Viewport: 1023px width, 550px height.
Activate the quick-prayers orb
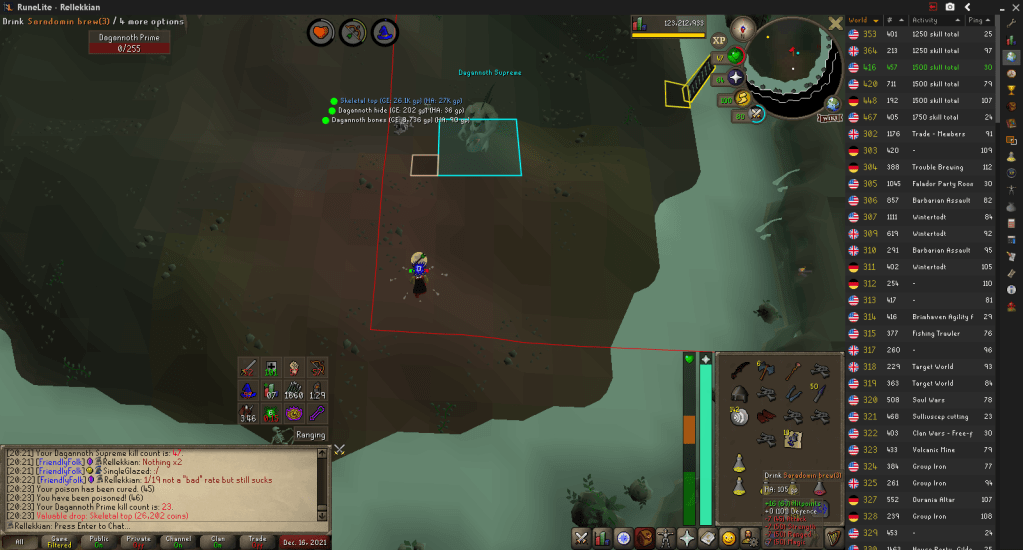737,56
